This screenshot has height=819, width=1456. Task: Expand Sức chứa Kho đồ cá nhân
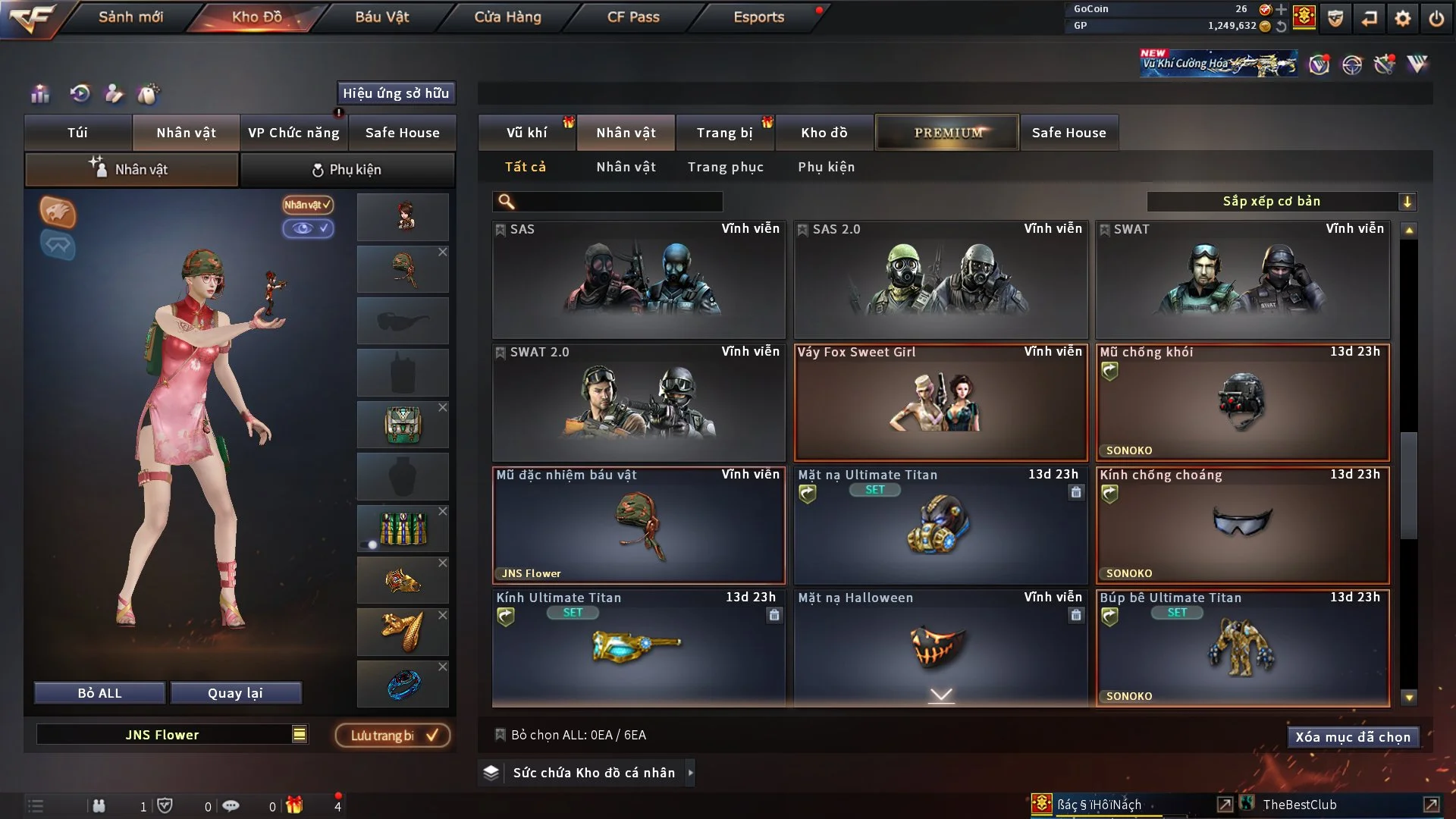(x=585, y=773)
